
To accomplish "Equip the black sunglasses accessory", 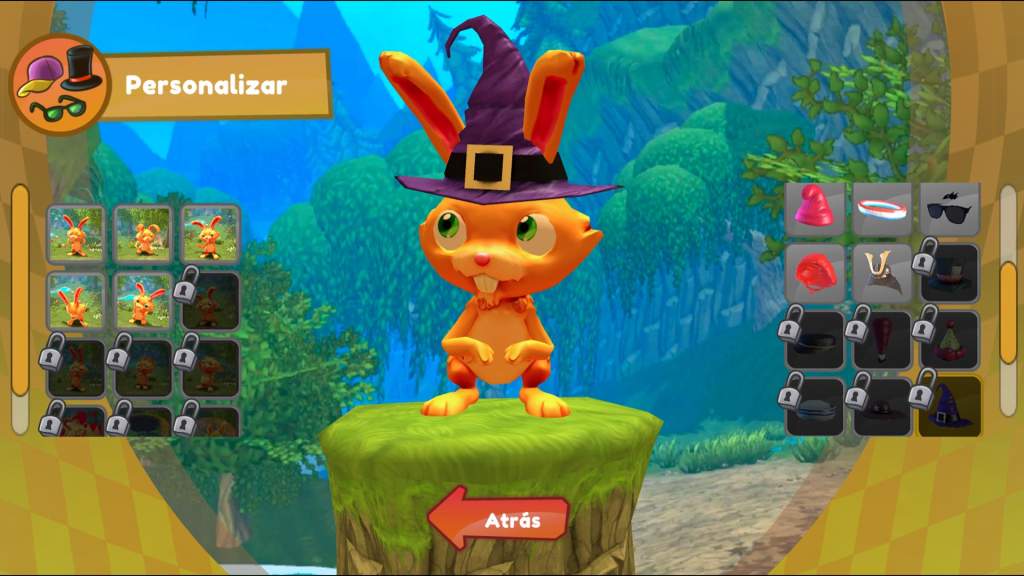I will click(948, 208).
